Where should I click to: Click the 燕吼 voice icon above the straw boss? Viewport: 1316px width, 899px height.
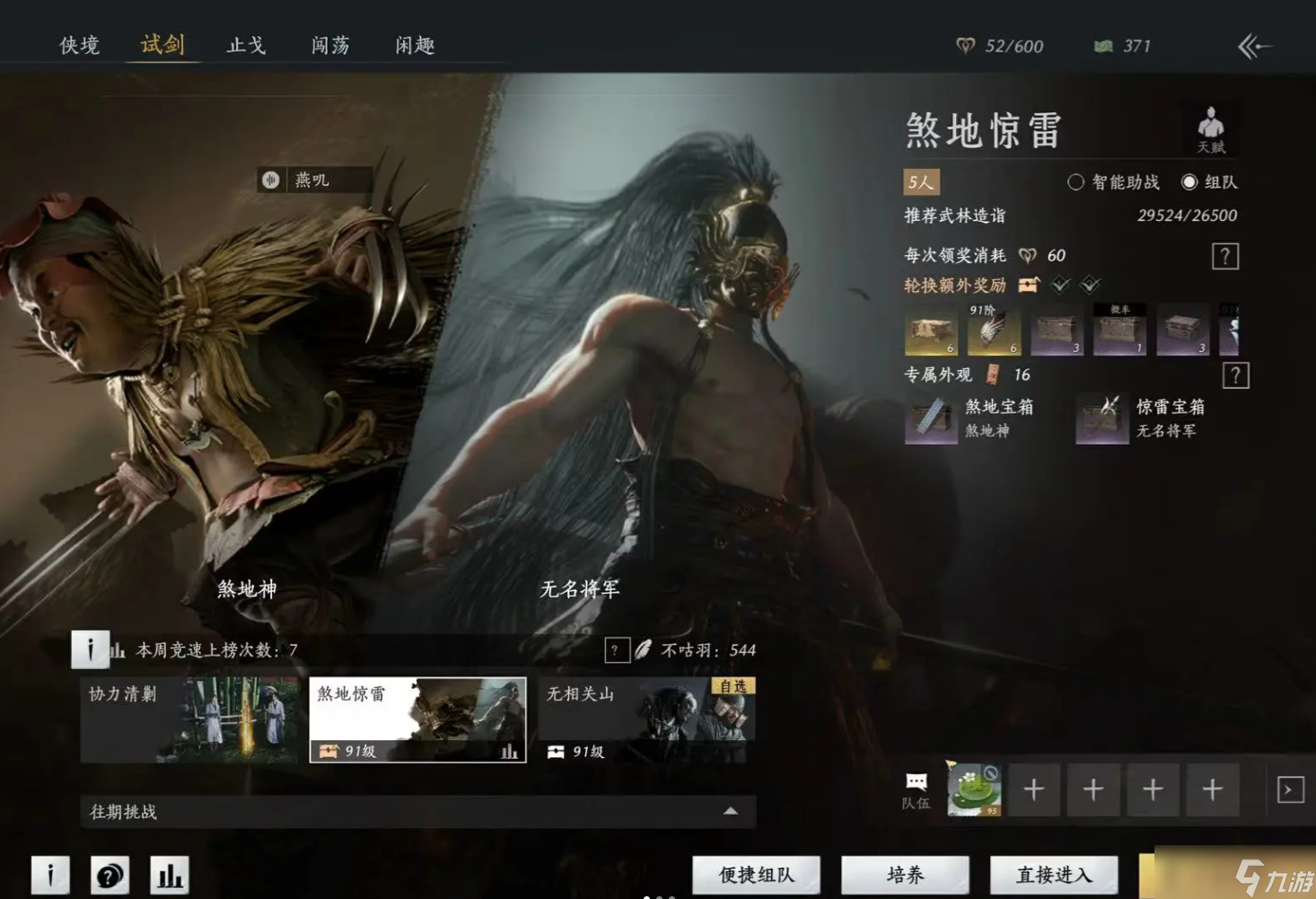click(x=272, y=180)
